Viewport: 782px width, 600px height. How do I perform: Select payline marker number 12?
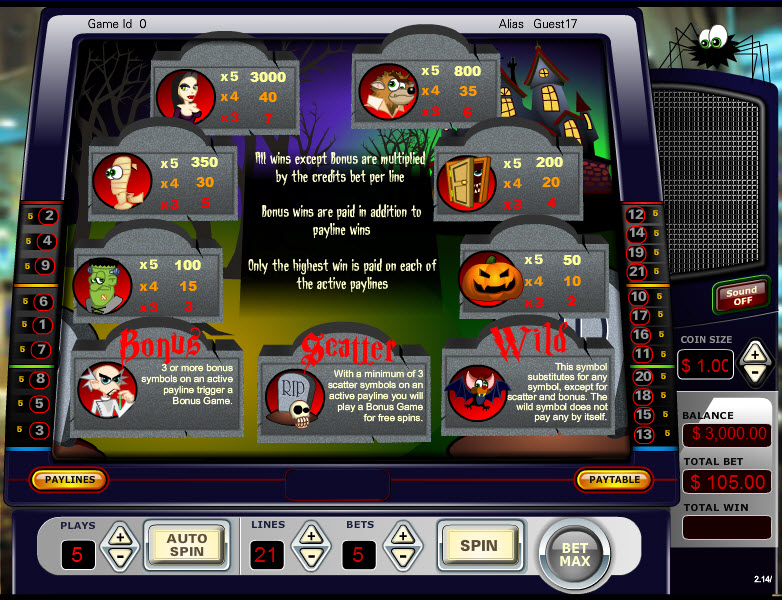(636, 214)
